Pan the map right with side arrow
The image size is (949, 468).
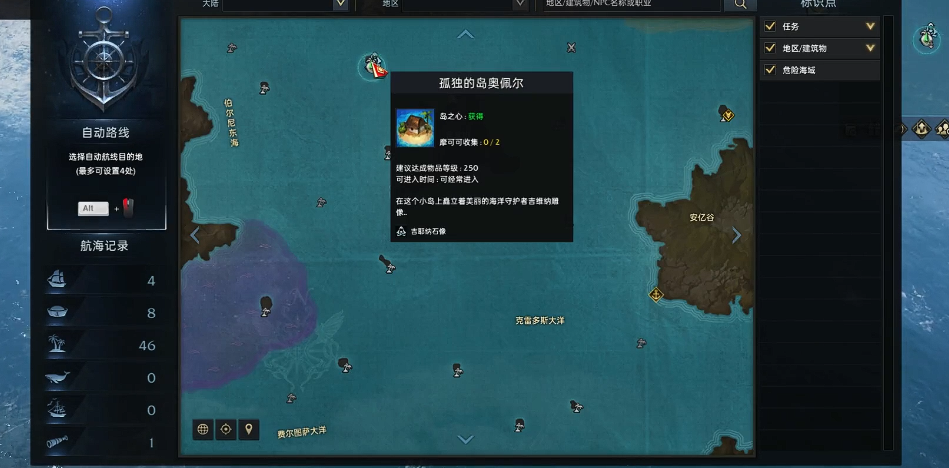tap(737, 236)
